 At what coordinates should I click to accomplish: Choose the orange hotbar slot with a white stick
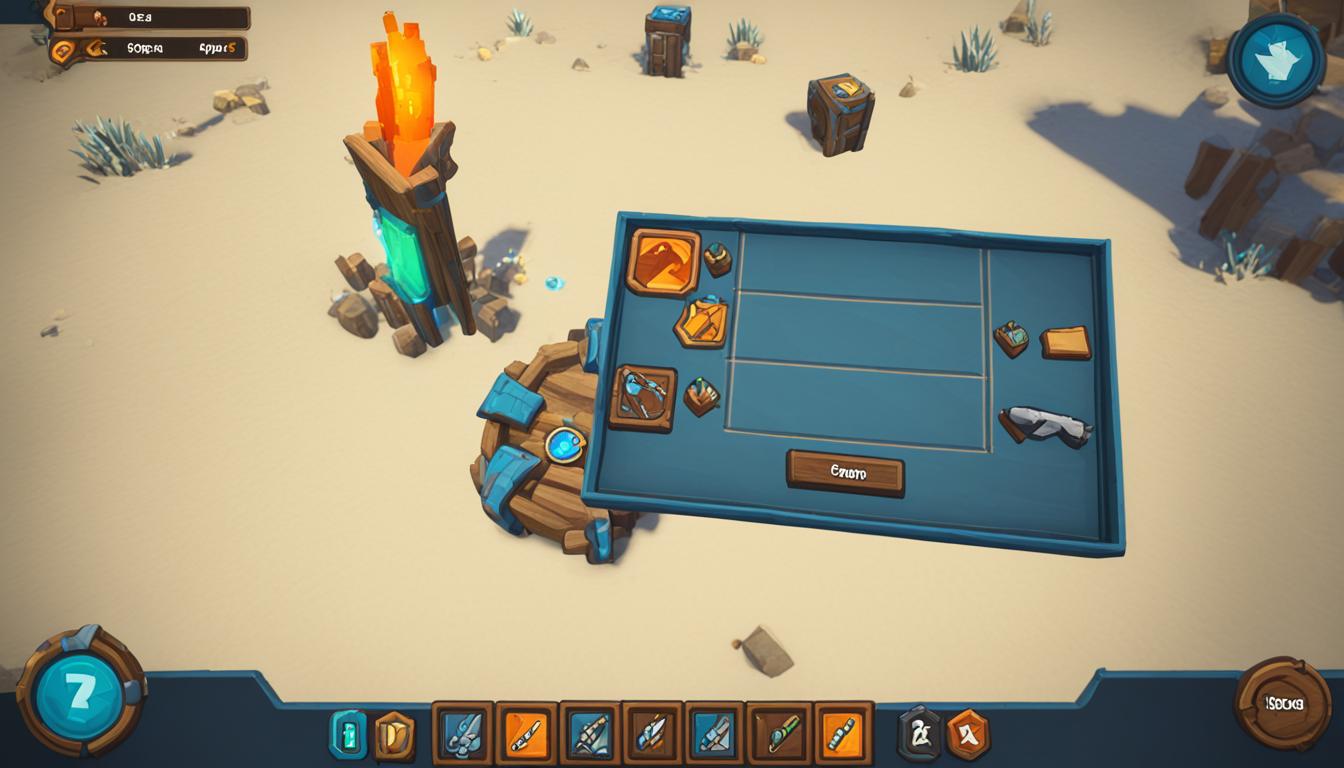(526, 734)
